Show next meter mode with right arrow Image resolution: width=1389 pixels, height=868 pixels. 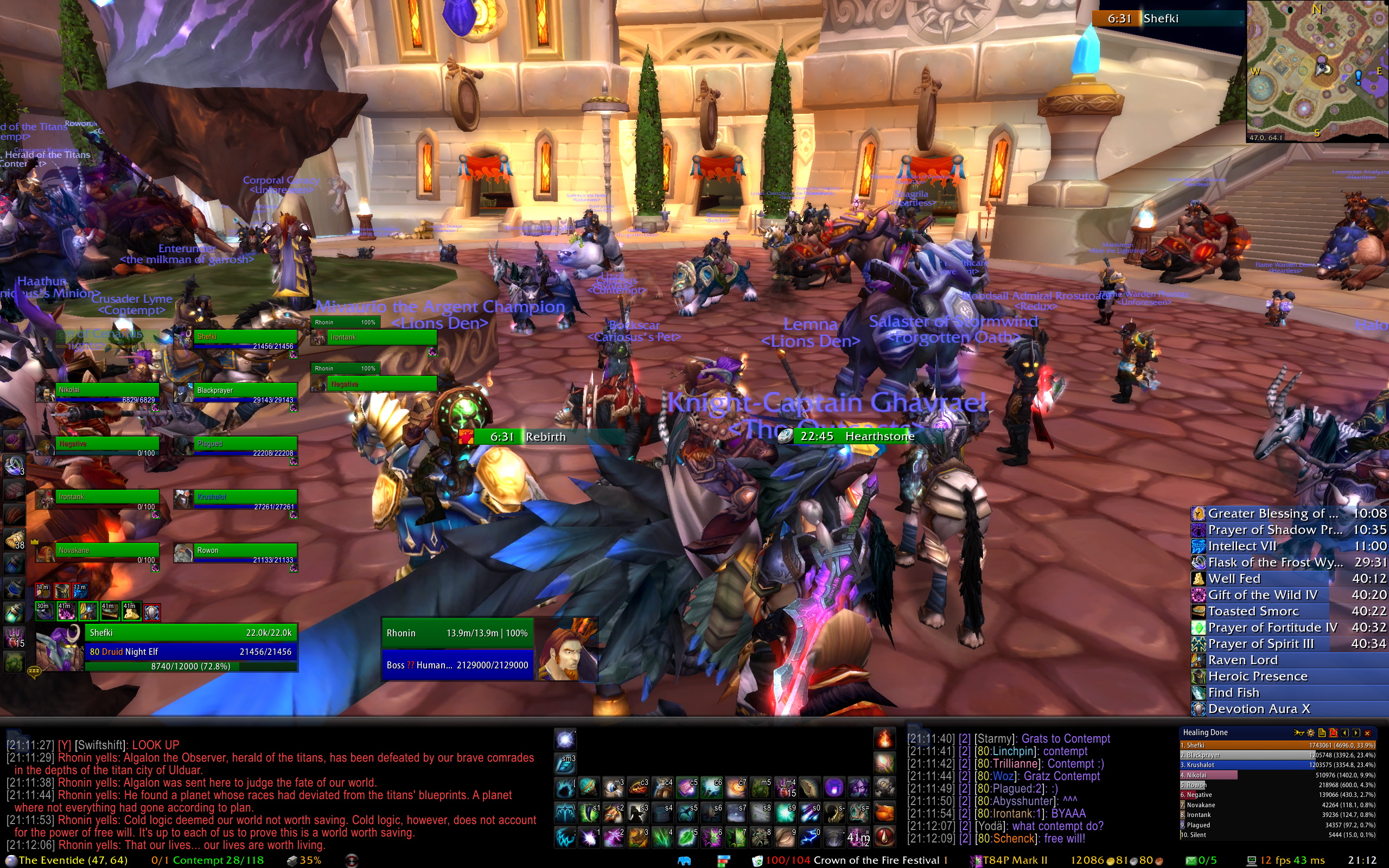pyautogui.click(x=1356, y=732)
